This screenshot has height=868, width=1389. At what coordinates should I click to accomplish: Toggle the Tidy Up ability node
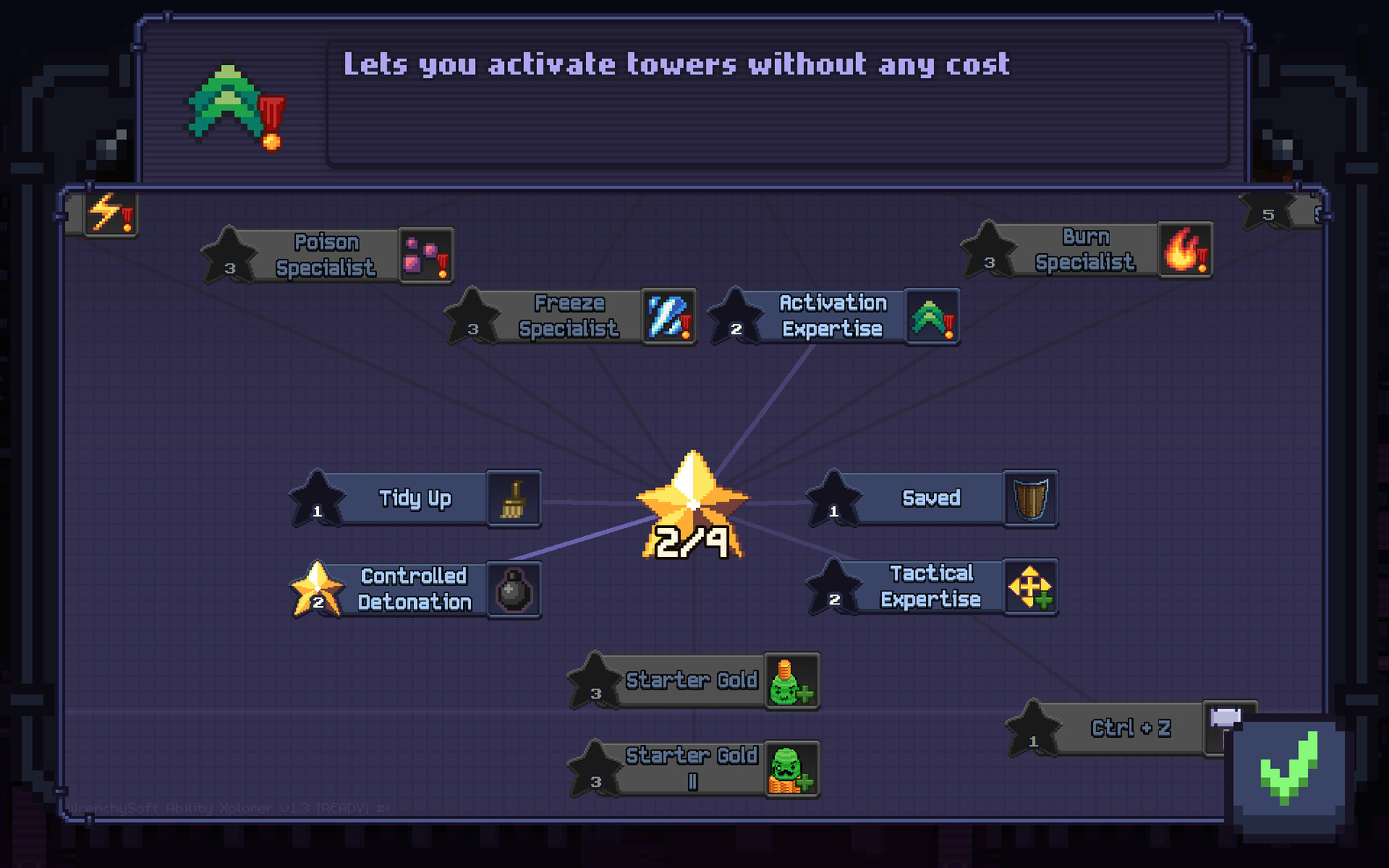click(415, 498)
